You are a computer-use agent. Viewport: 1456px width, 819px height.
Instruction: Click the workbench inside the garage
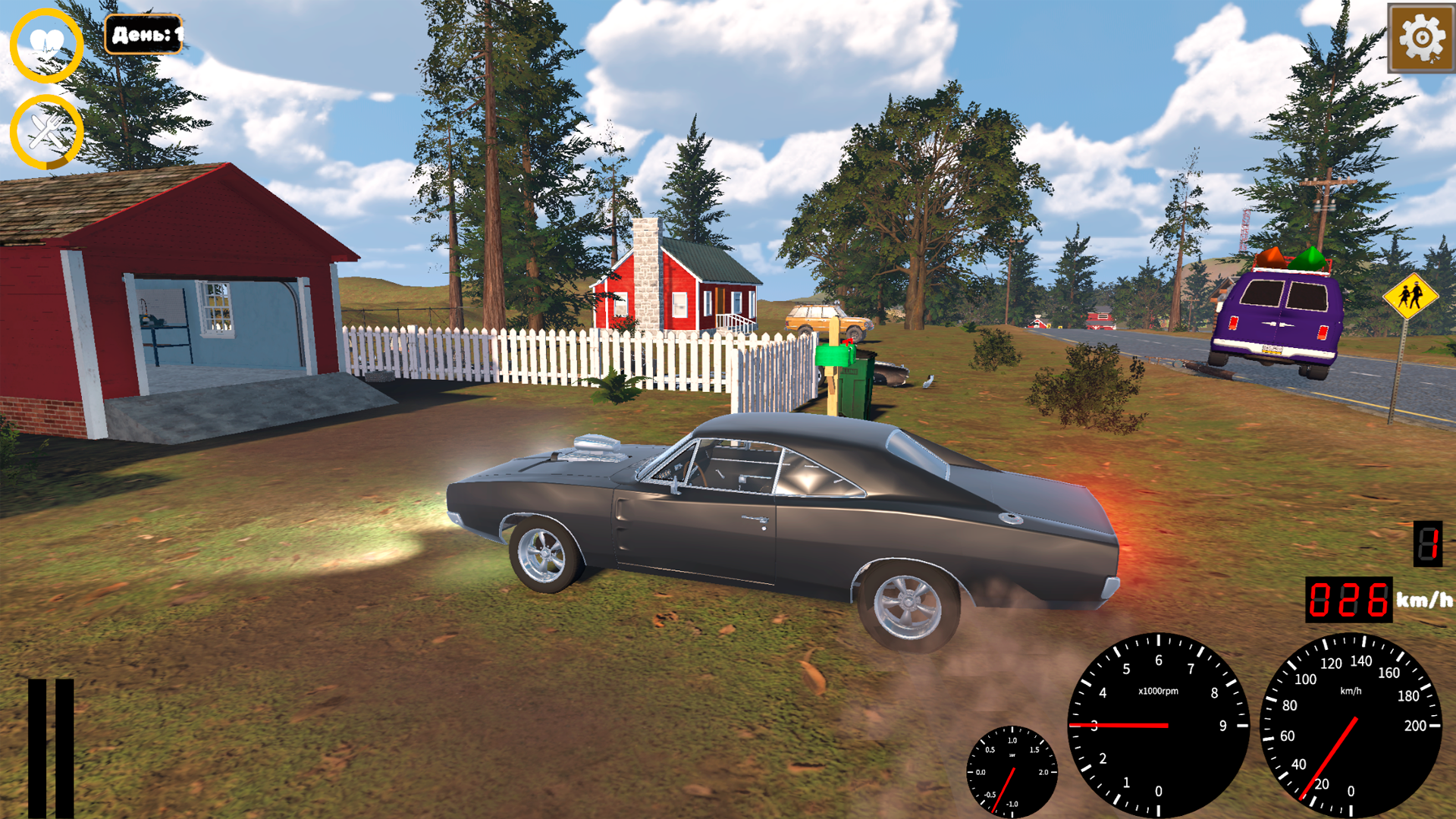(163, 326)
